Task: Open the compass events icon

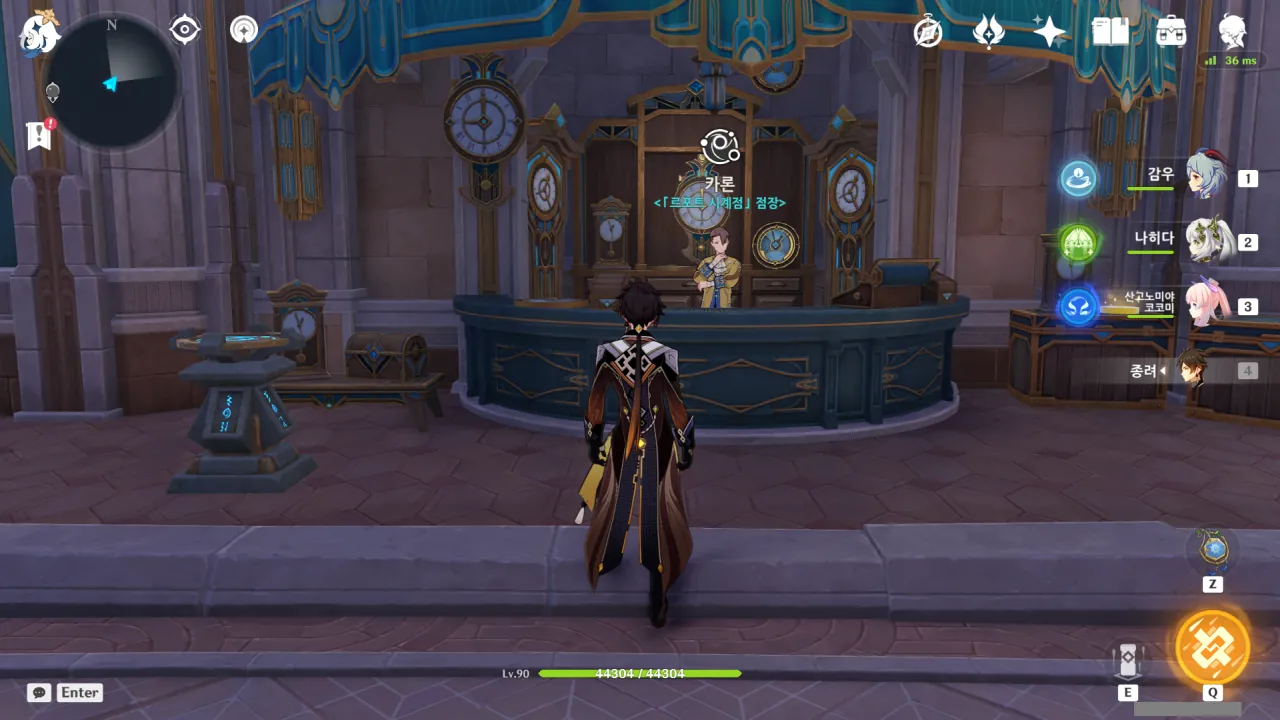Action: click(x=928, y=32)
